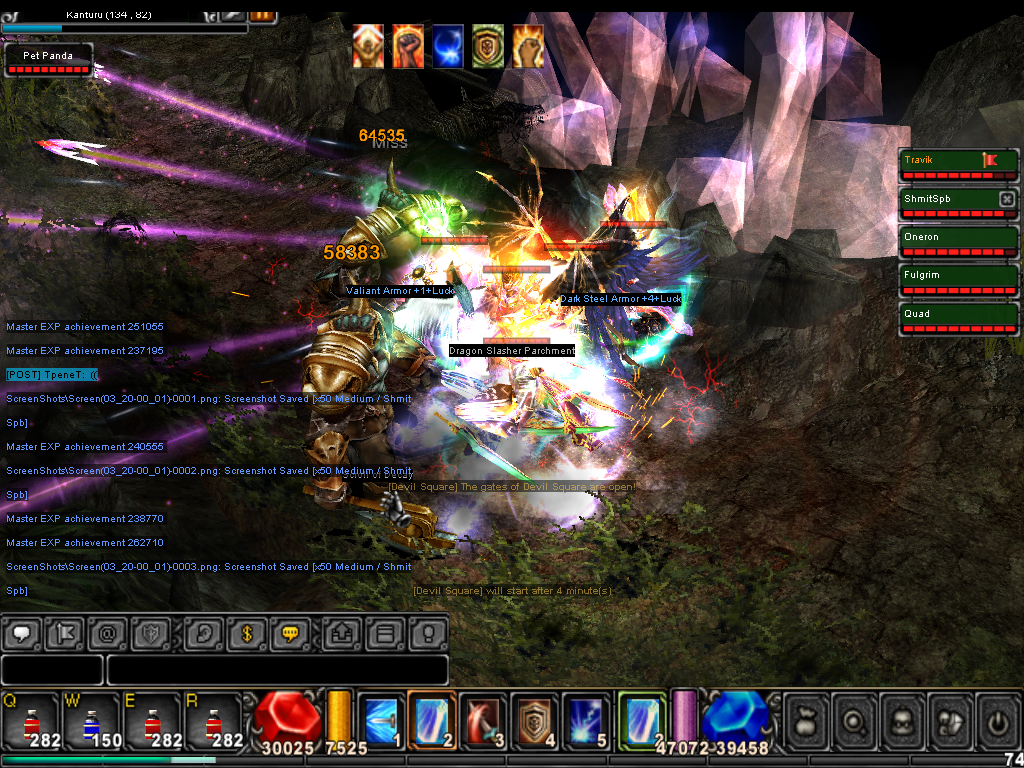Open the speech bubble chat button

pos(22,633)
